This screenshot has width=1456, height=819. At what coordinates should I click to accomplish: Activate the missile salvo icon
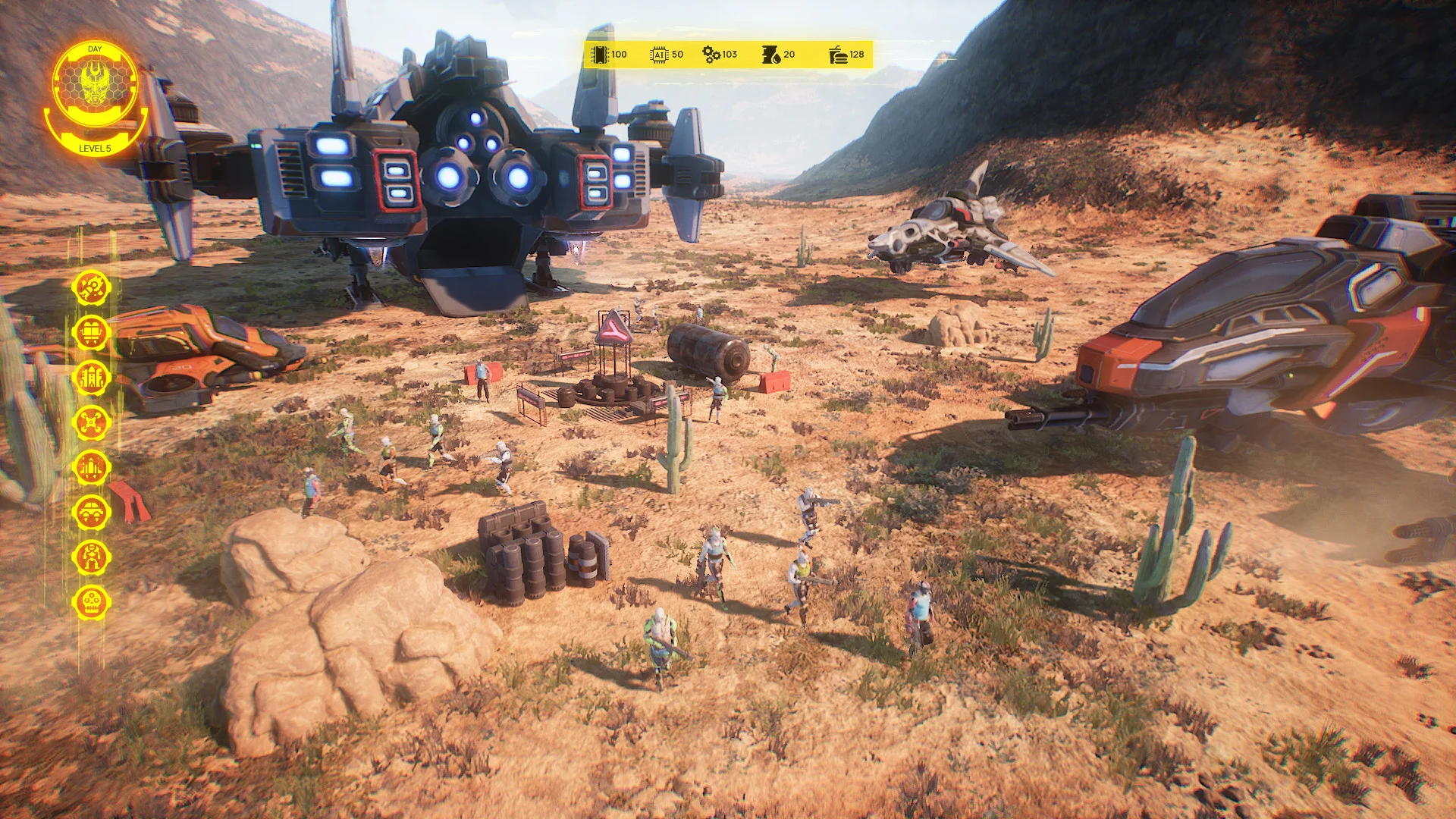point(92,466)
